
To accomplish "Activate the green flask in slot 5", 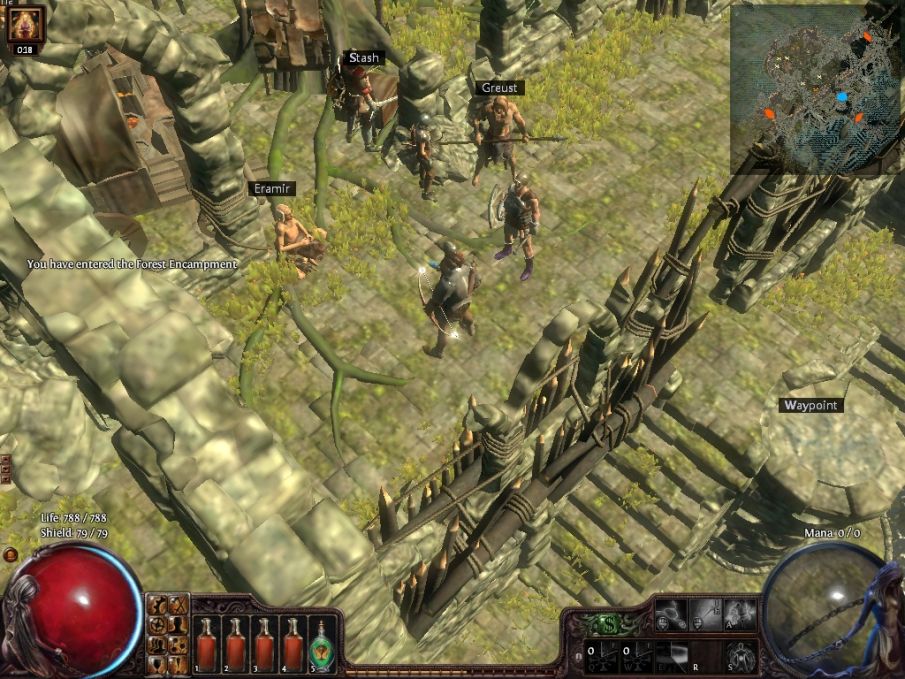I will pos(323,642).
